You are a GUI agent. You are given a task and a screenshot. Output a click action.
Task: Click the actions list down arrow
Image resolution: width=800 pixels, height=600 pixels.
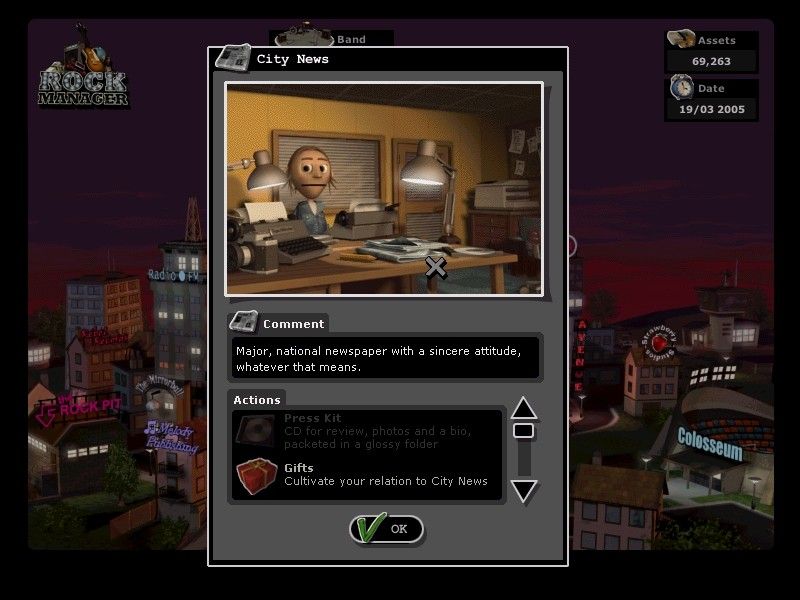point(524,491)
